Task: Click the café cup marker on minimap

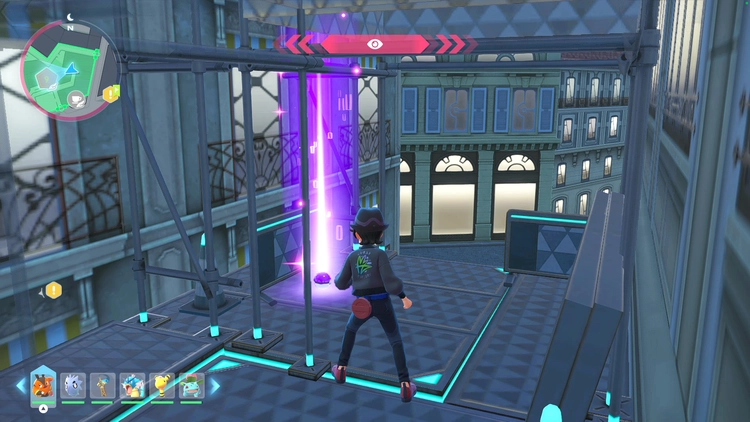Action: point(76,97)
